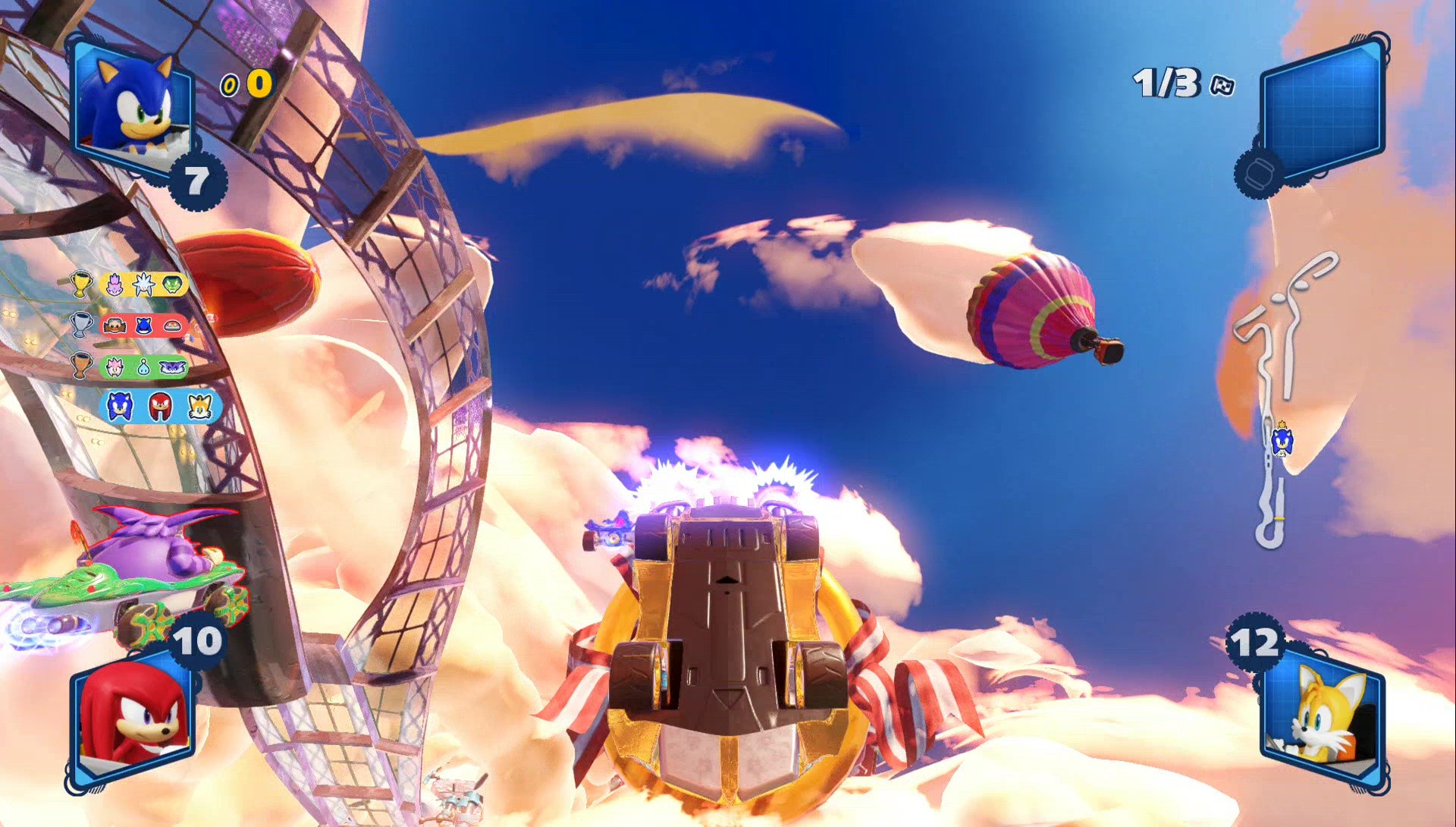Select Tails' icon in the blue team standings
Screen dimensions: 1456x827
point(199,405)
